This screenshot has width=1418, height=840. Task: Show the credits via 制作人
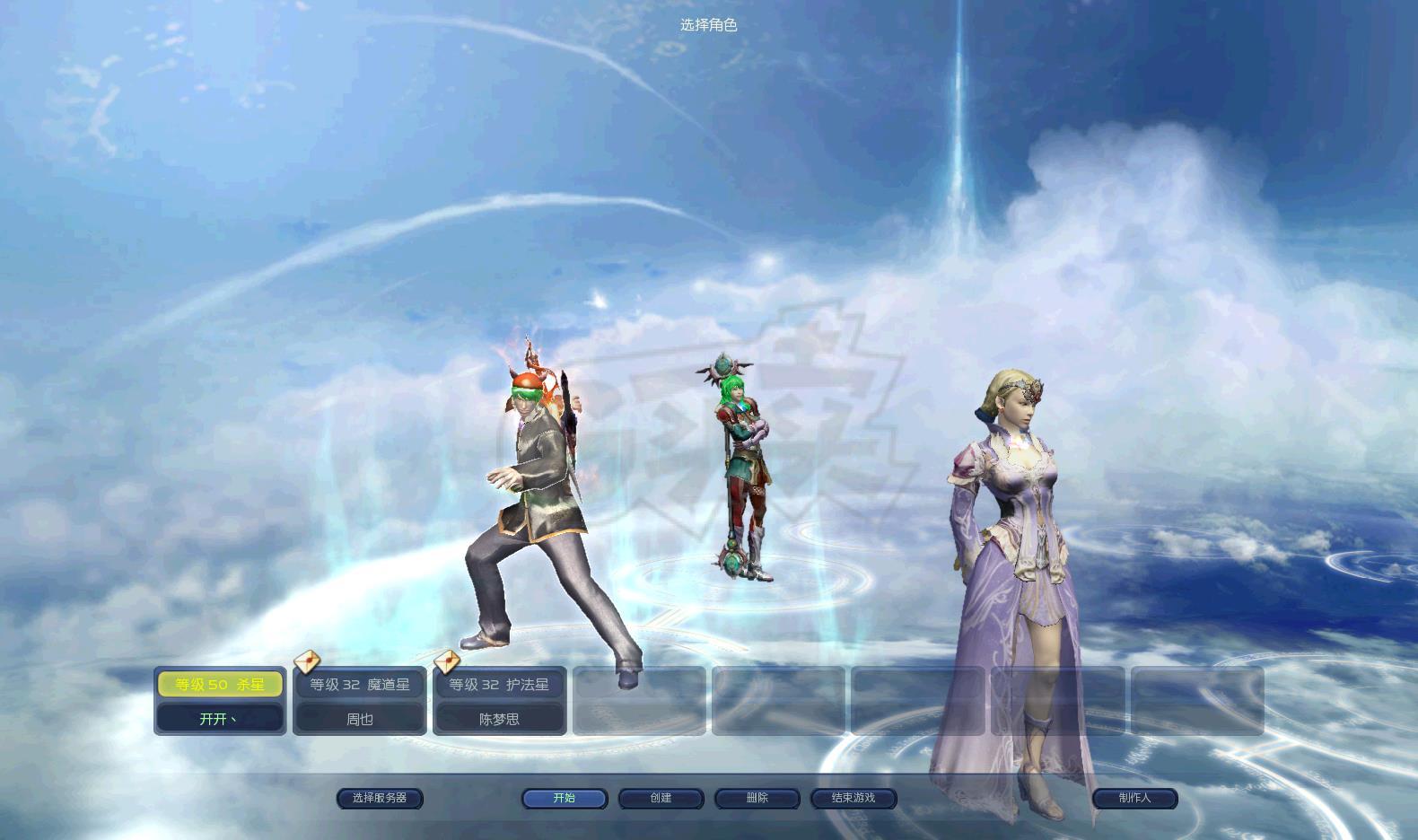click(1134, 798)
